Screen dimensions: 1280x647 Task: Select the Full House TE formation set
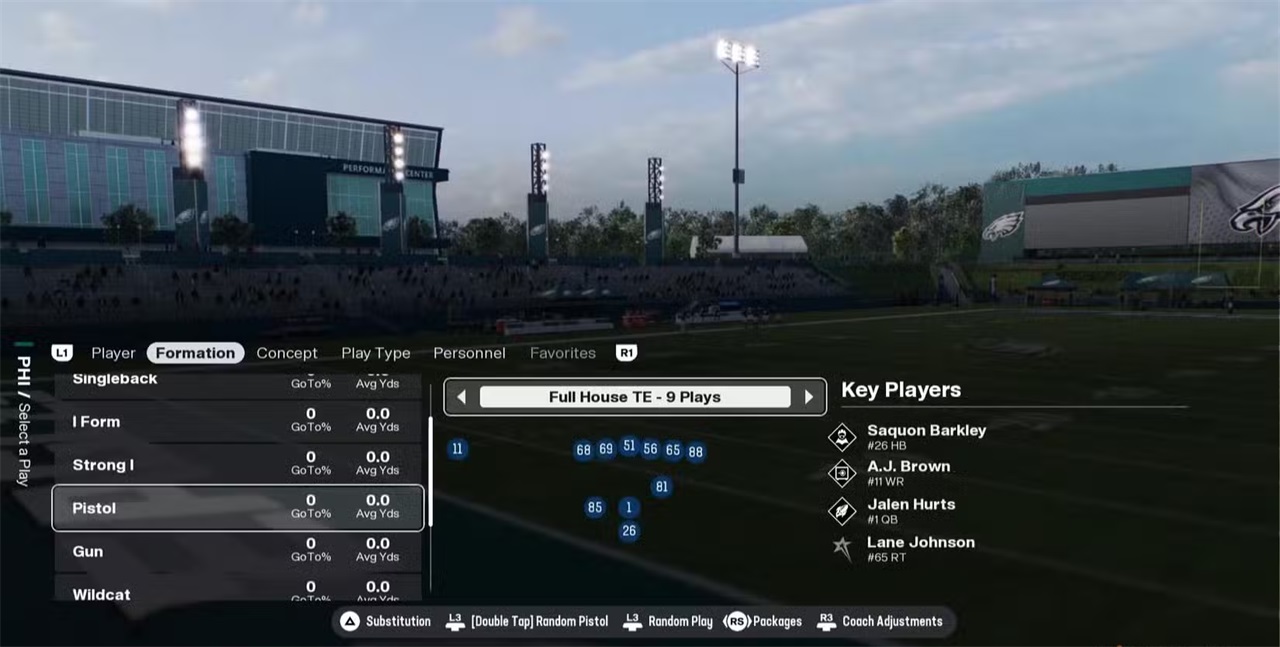pos(635,397)
